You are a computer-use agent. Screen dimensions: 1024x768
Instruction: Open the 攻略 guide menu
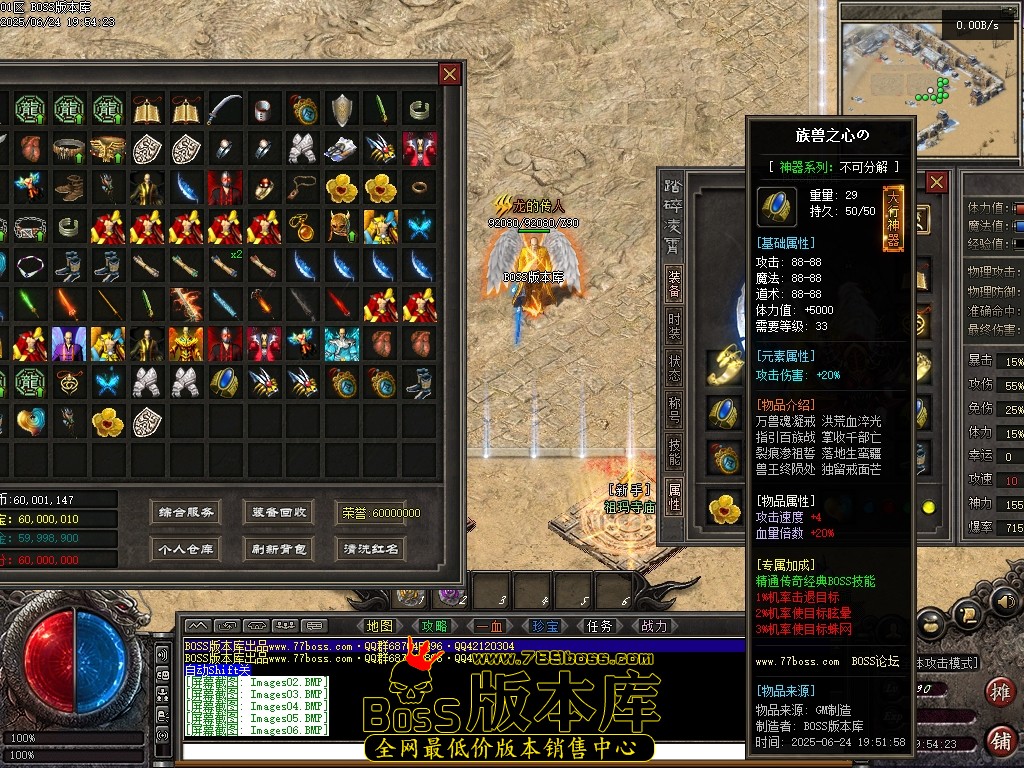tap(435, 626)
